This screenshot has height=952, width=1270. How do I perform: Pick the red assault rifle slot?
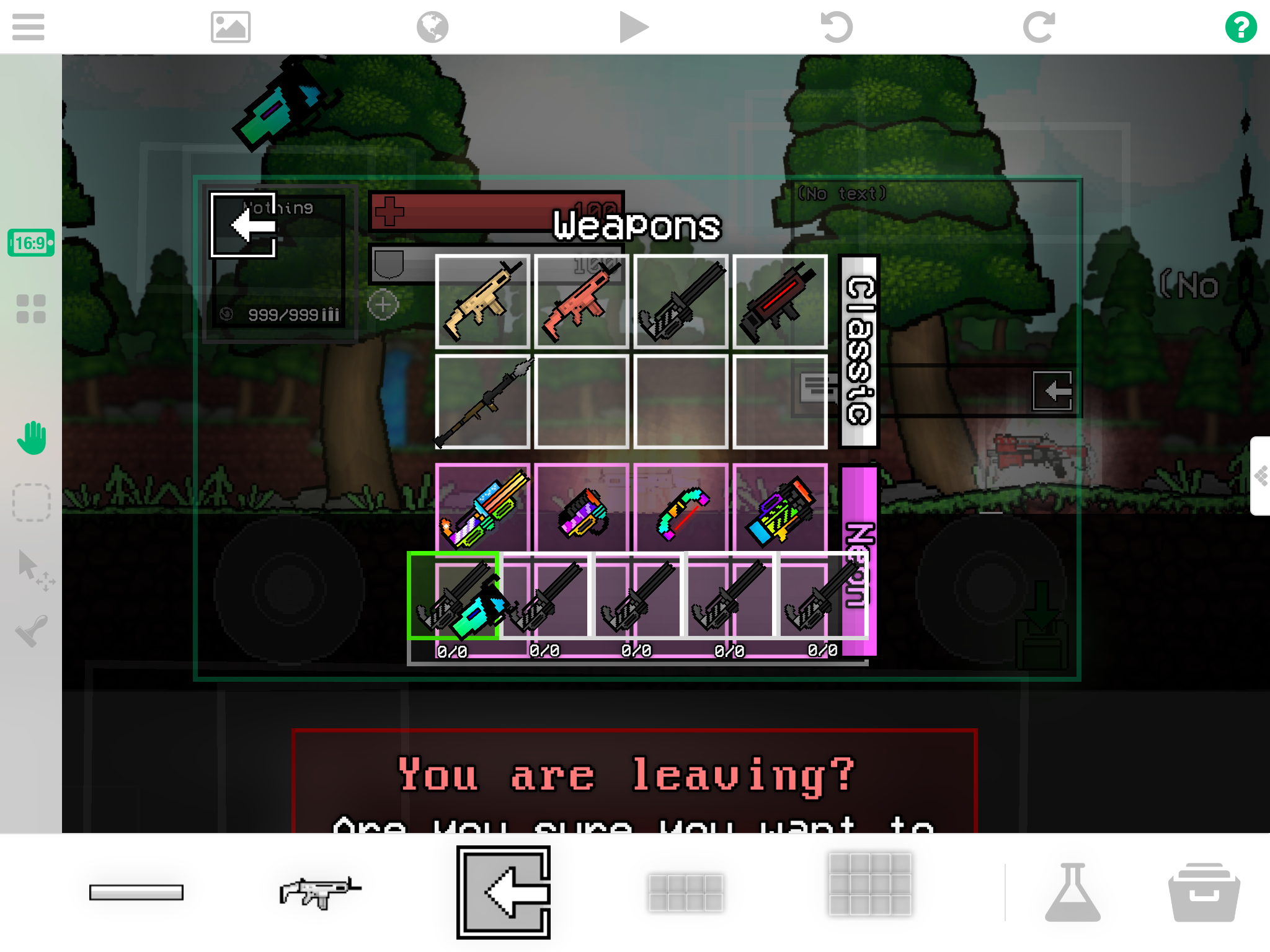582,301
